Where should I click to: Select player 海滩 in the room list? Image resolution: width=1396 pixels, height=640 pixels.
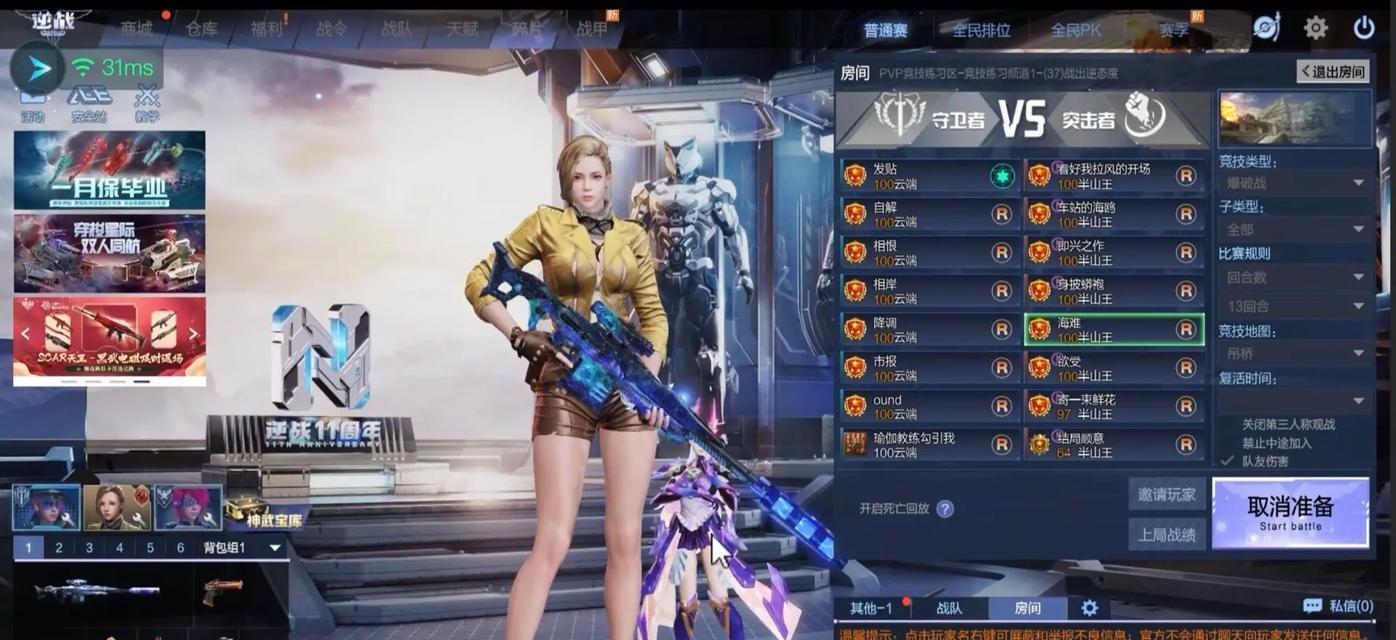[1113, 330]
